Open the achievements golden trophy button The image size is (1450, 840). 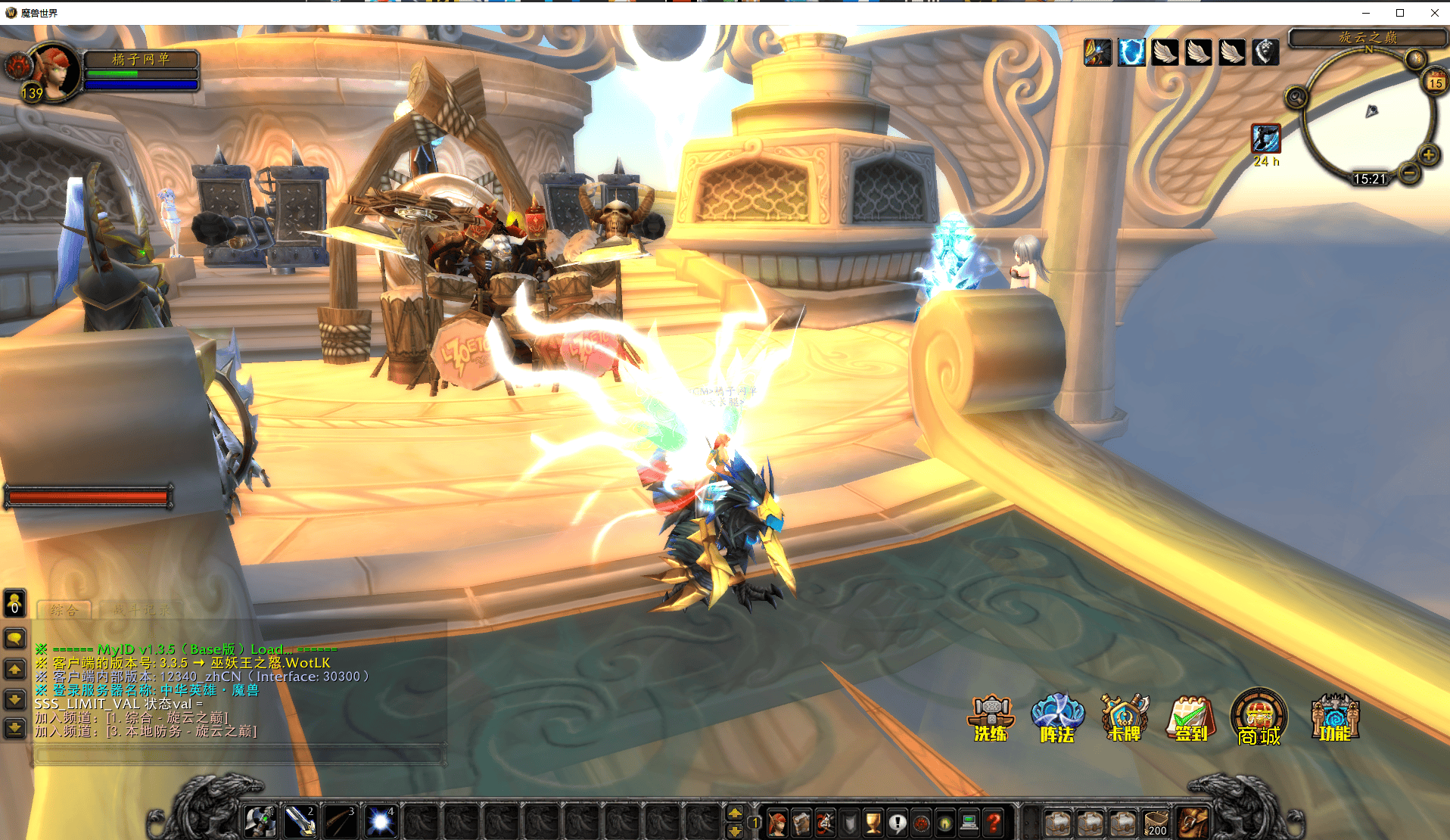point(873,822)
